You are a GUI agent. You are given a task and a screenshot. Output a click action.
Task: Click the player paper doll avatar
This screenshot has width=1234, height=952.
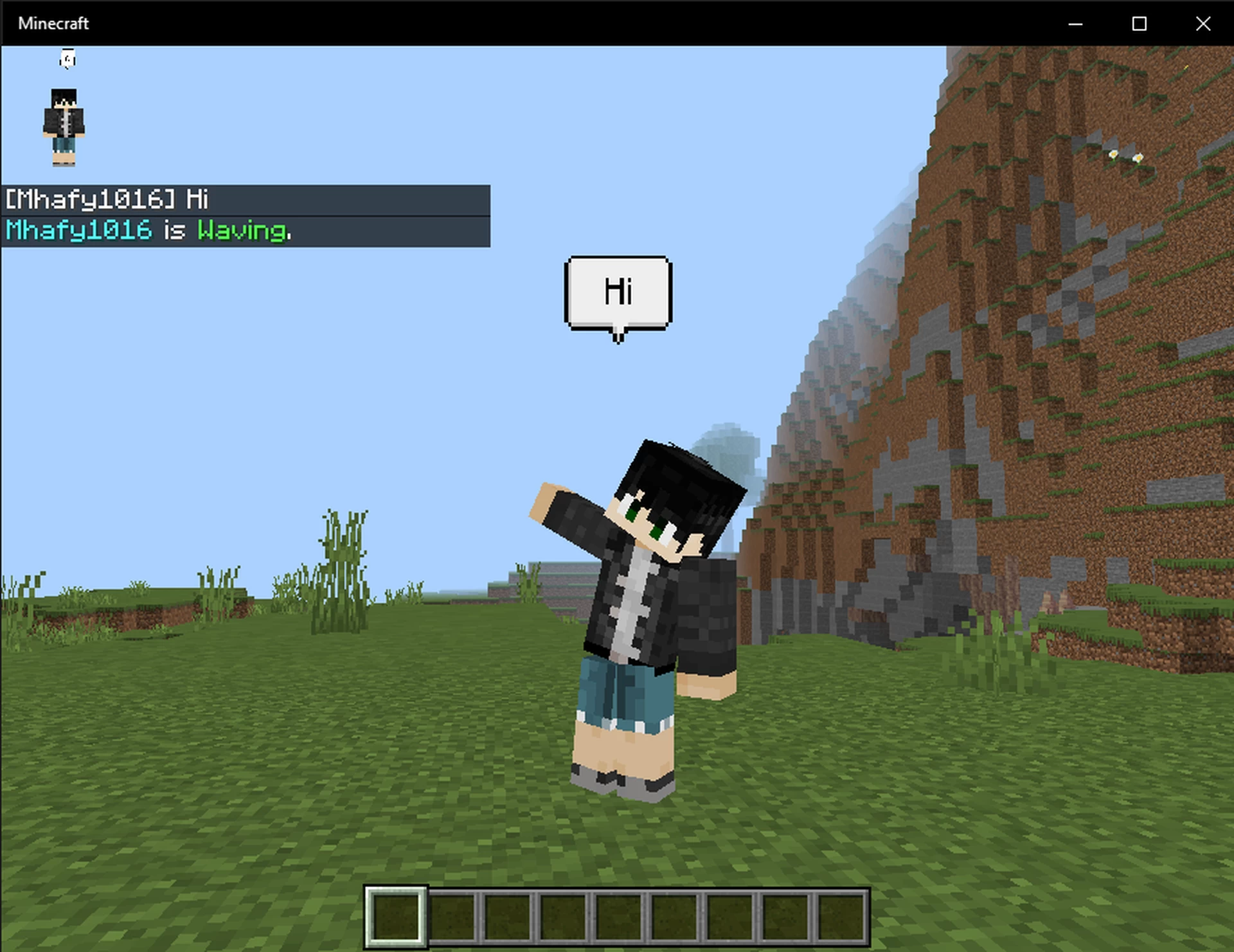pos(64,127)
